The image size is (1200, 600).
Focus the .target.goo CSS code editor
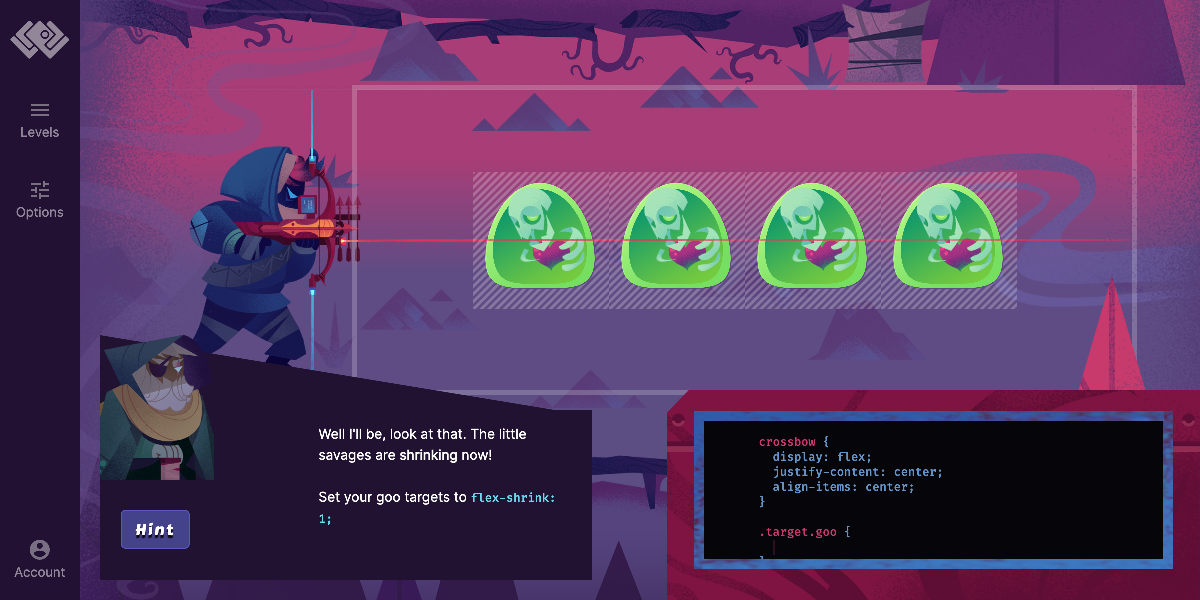(900, 546)
